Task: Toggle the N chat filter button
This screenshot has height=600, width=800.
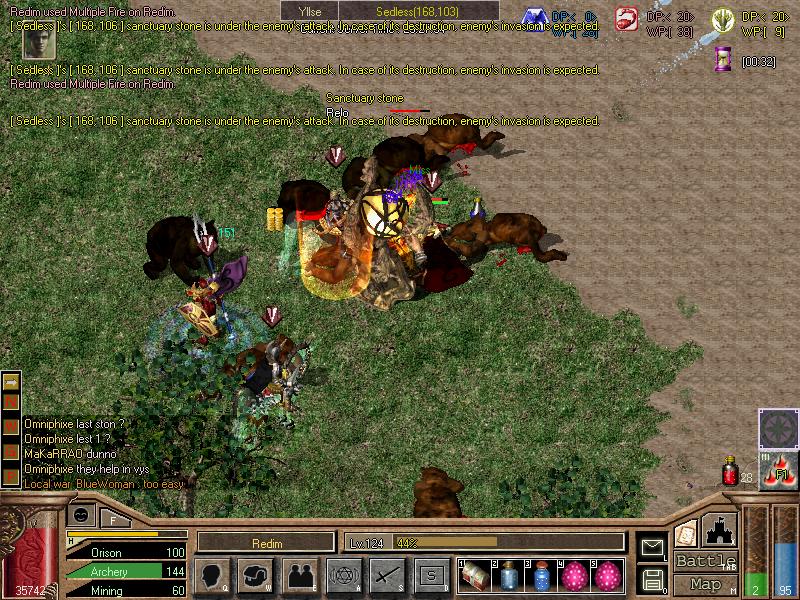Action: point(11,402)
